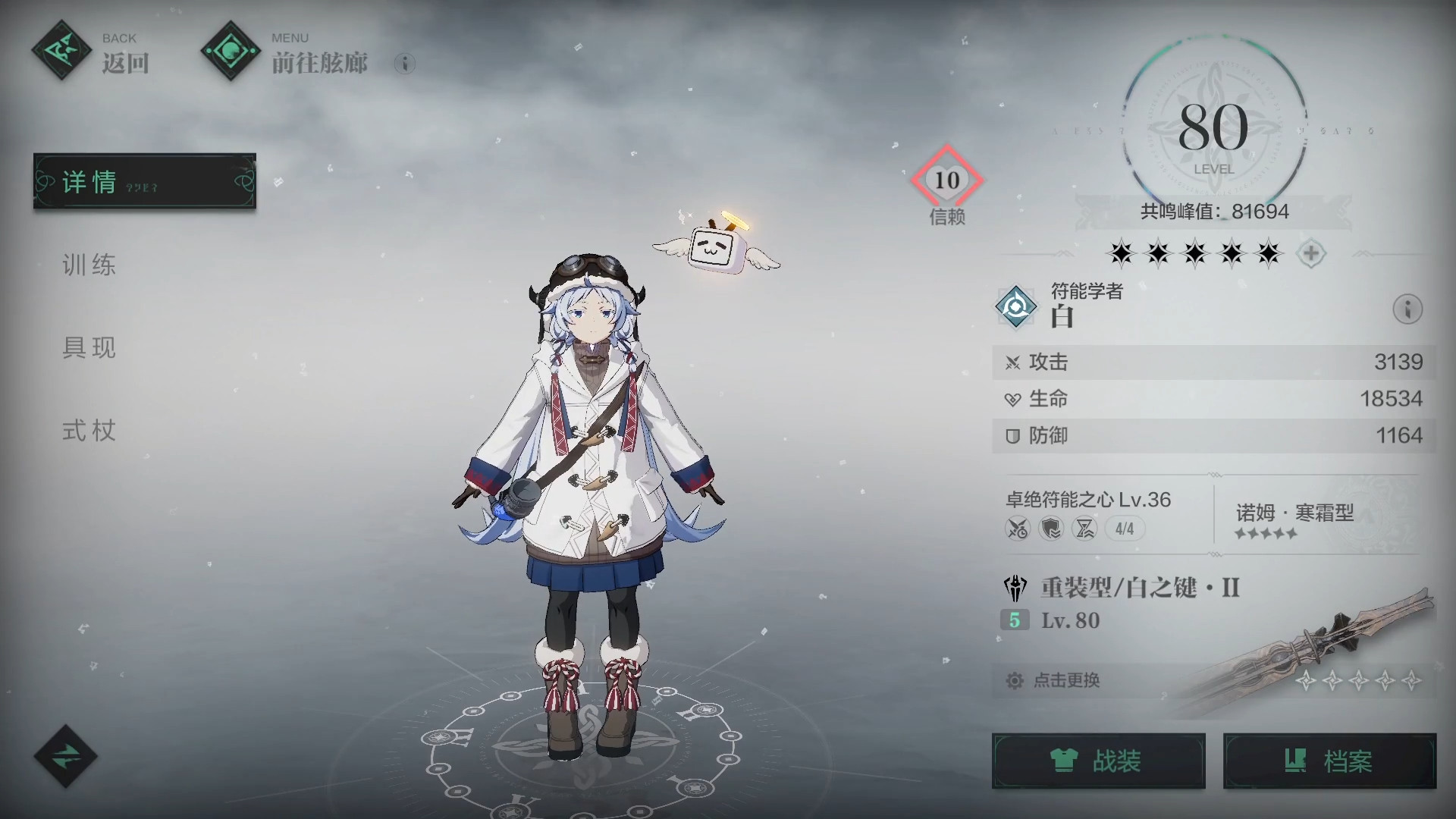Click 点击更换 to change the weapon
The image size is (1456, 819).
[x=1066, y=680]
